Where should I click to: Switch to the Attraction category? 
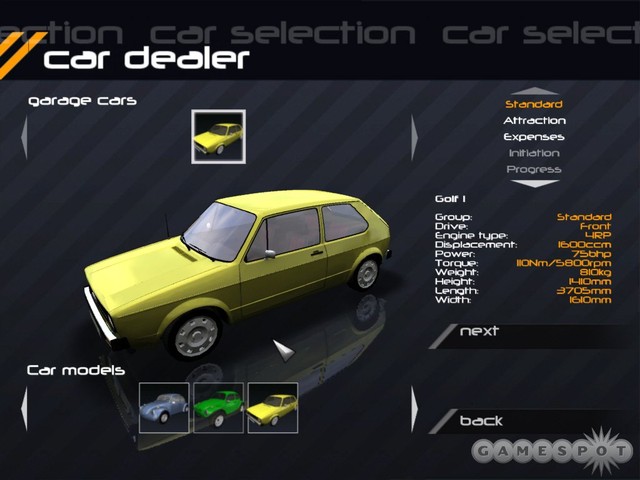[534, 120]
